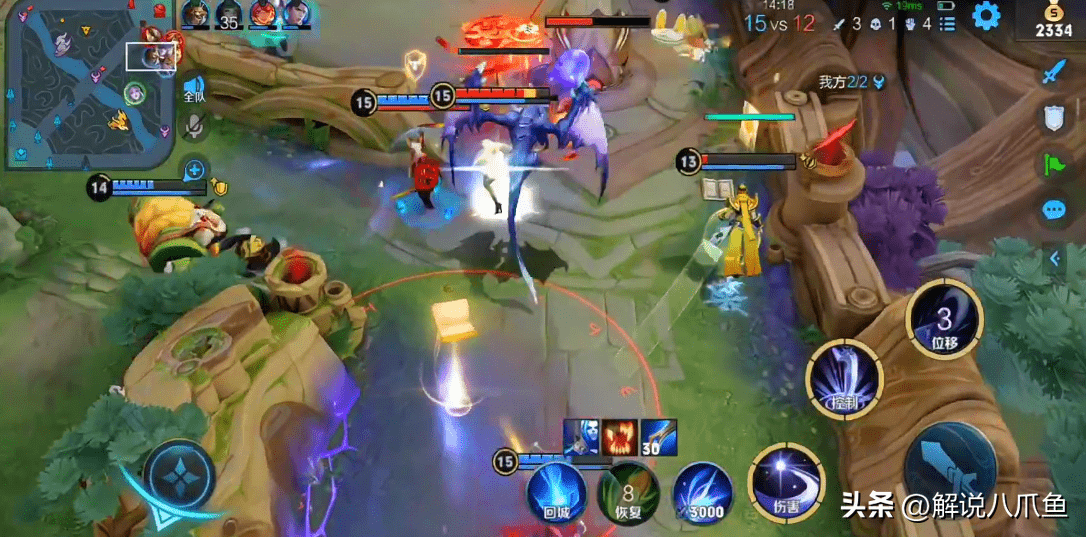Cast the 控制 control skill
Screen dimensions: 1086x537
(x=844, y=379)
